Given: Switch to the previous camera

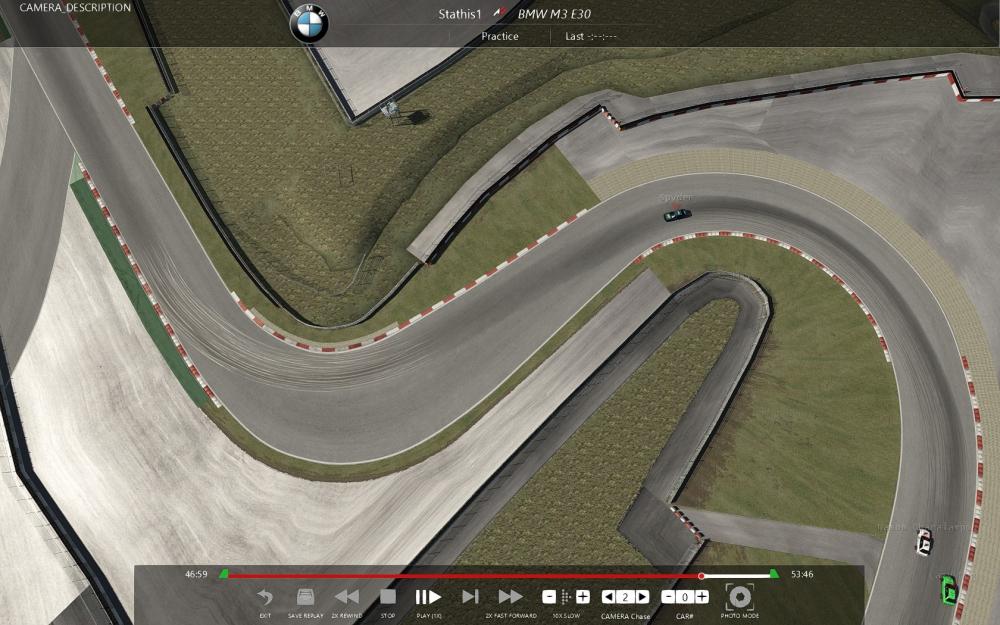Looking at the screenshot, I should click(x=607, y=597).
